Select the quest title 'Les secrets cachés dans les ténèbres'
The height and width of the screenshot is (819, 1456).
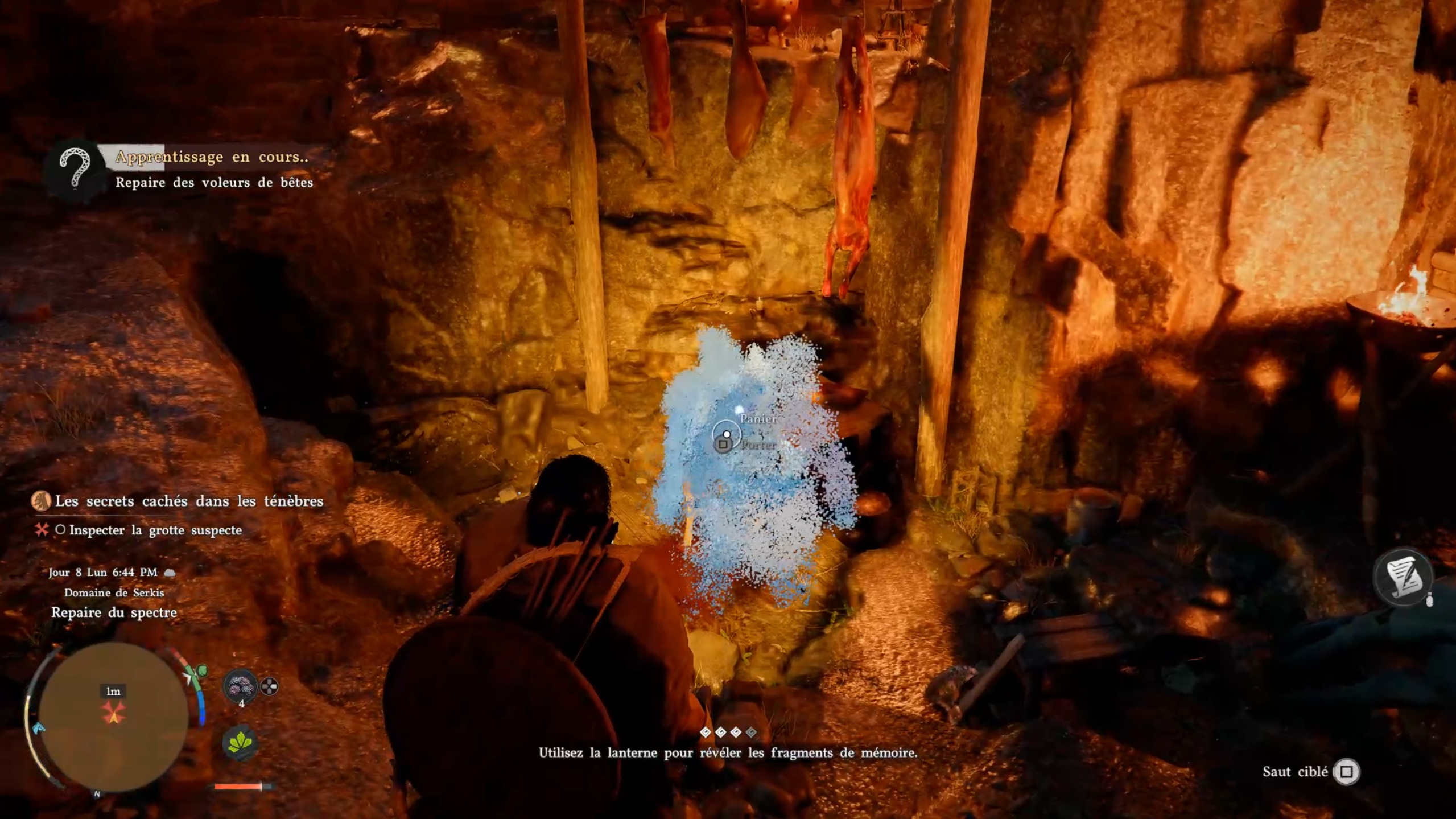coord(189,501)
